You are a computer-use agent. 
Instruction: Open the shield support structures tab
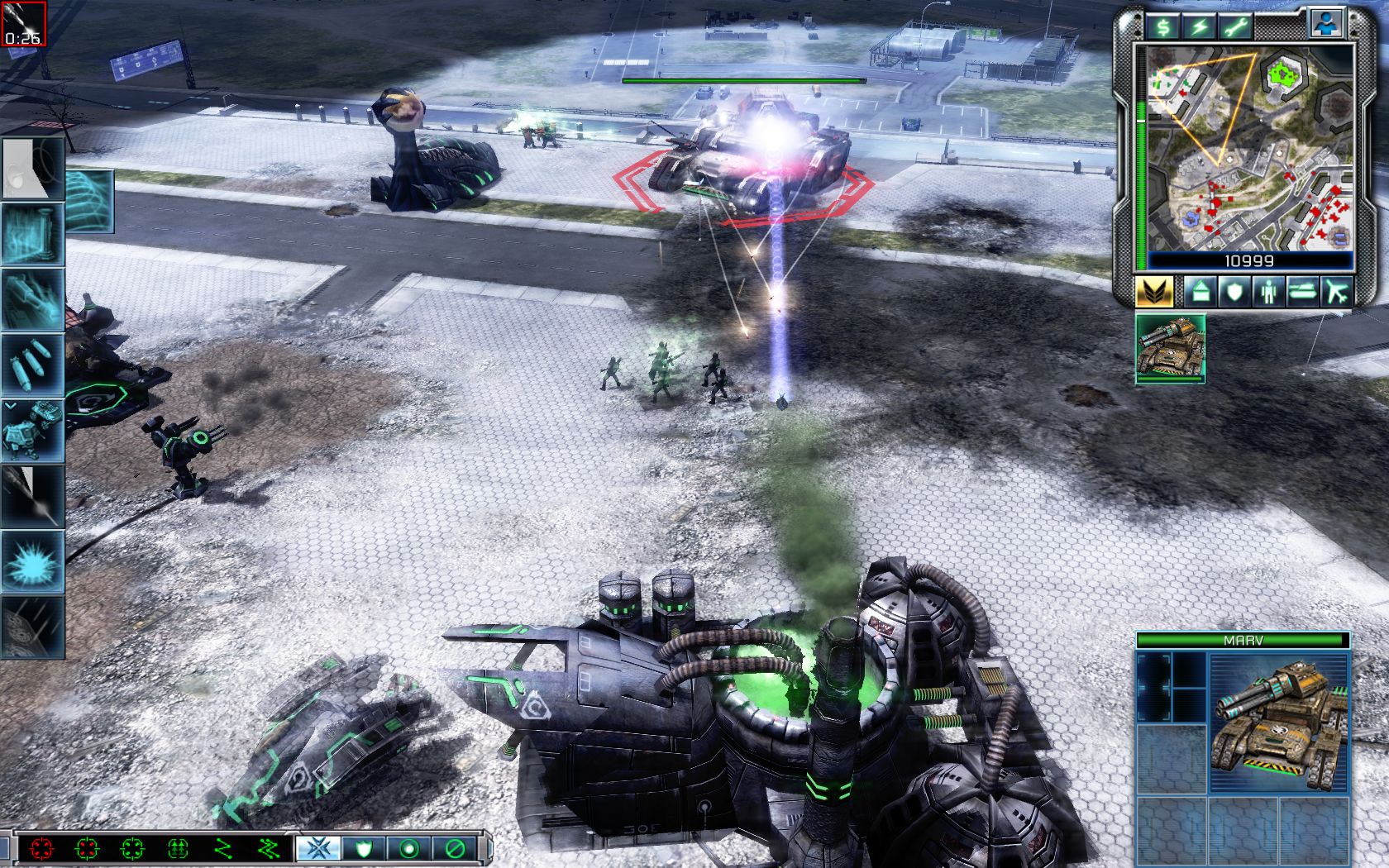tap(1234, 291)
